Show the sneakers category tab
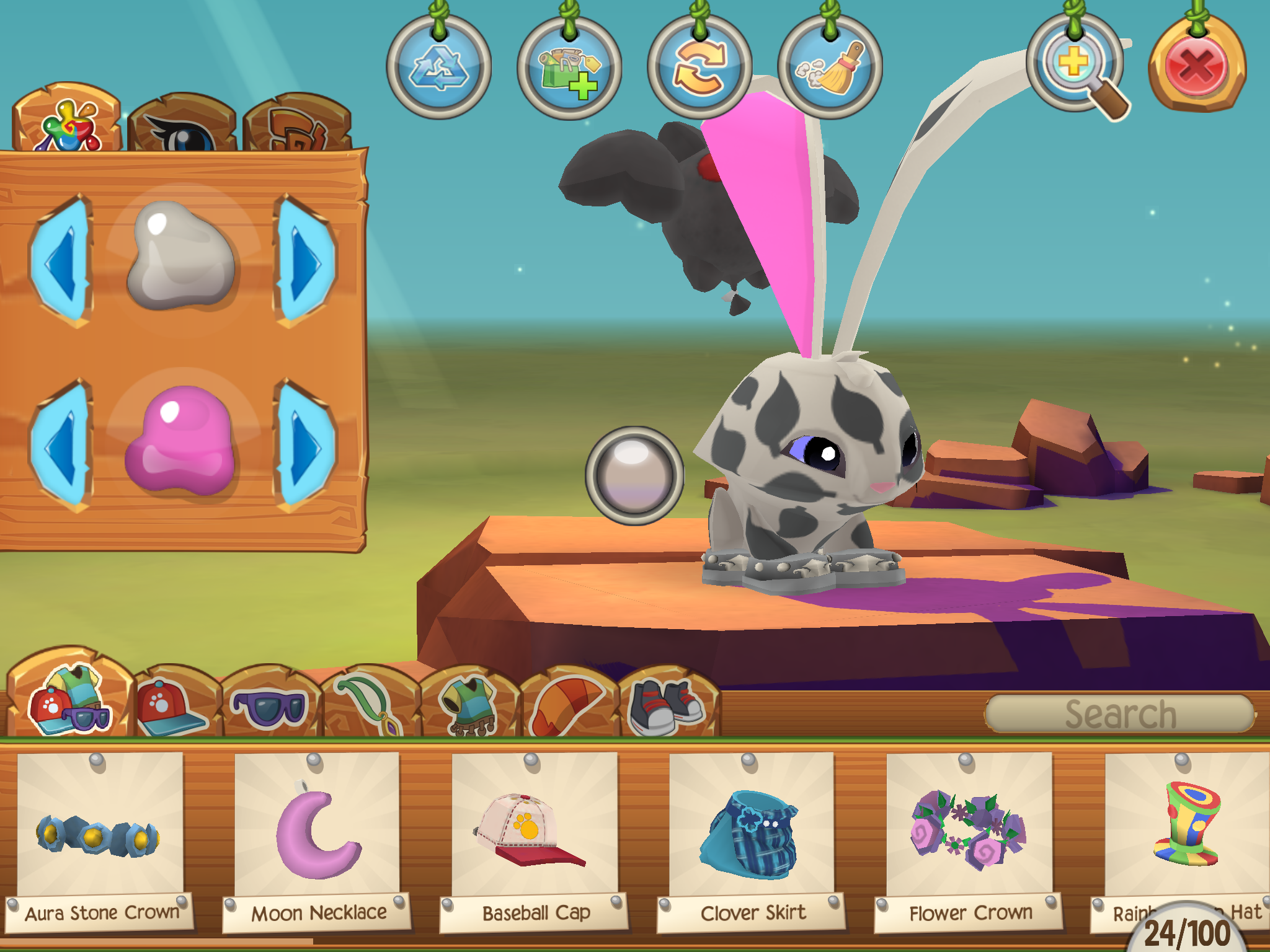Screen dimensions: 1270x952 (x=667, y=707)
